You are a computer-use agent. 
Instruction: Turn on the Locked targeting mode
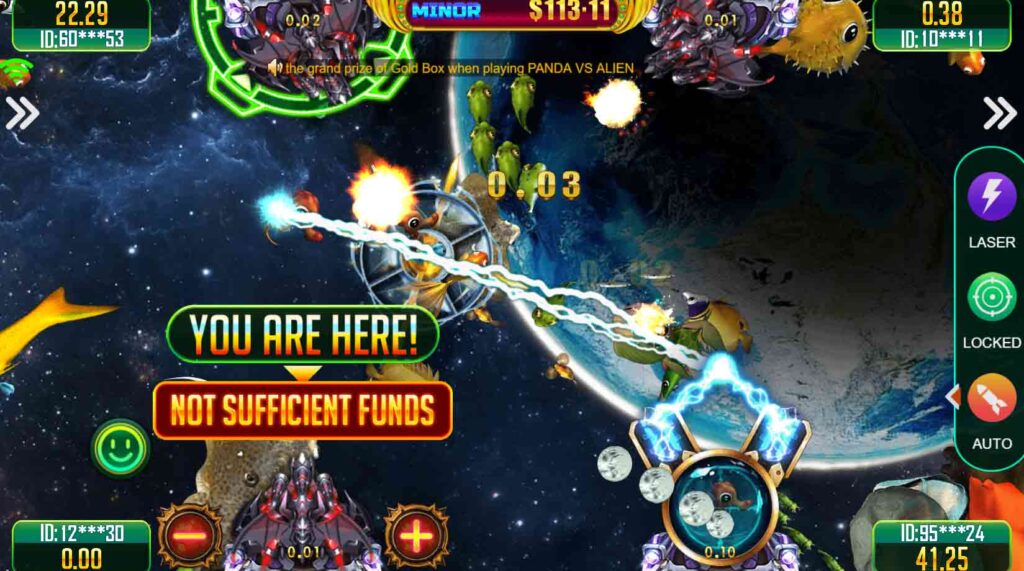click(x=991, y=297)
